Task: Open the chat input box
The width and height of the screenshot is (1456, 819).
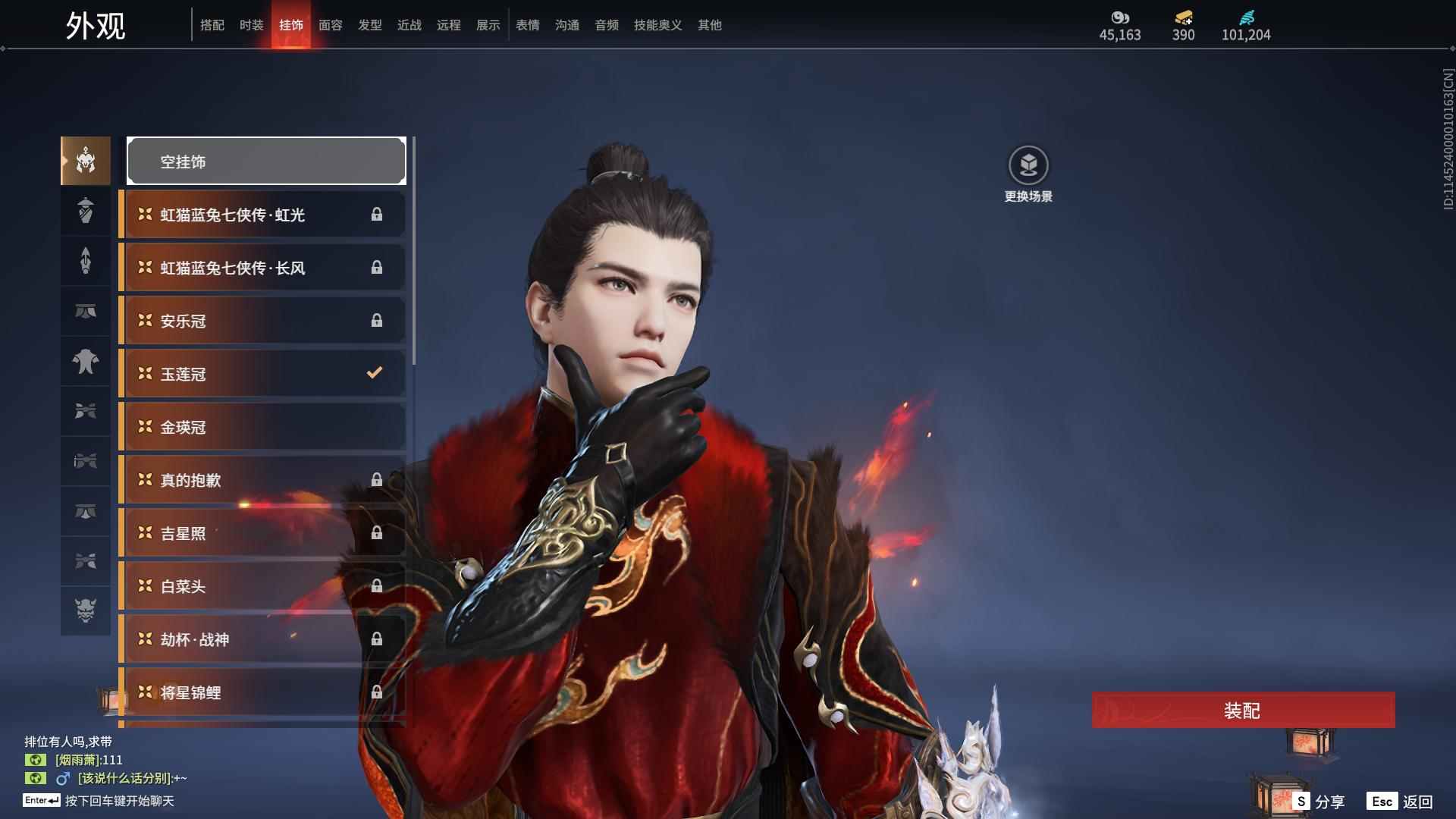Action: (119, 801)
